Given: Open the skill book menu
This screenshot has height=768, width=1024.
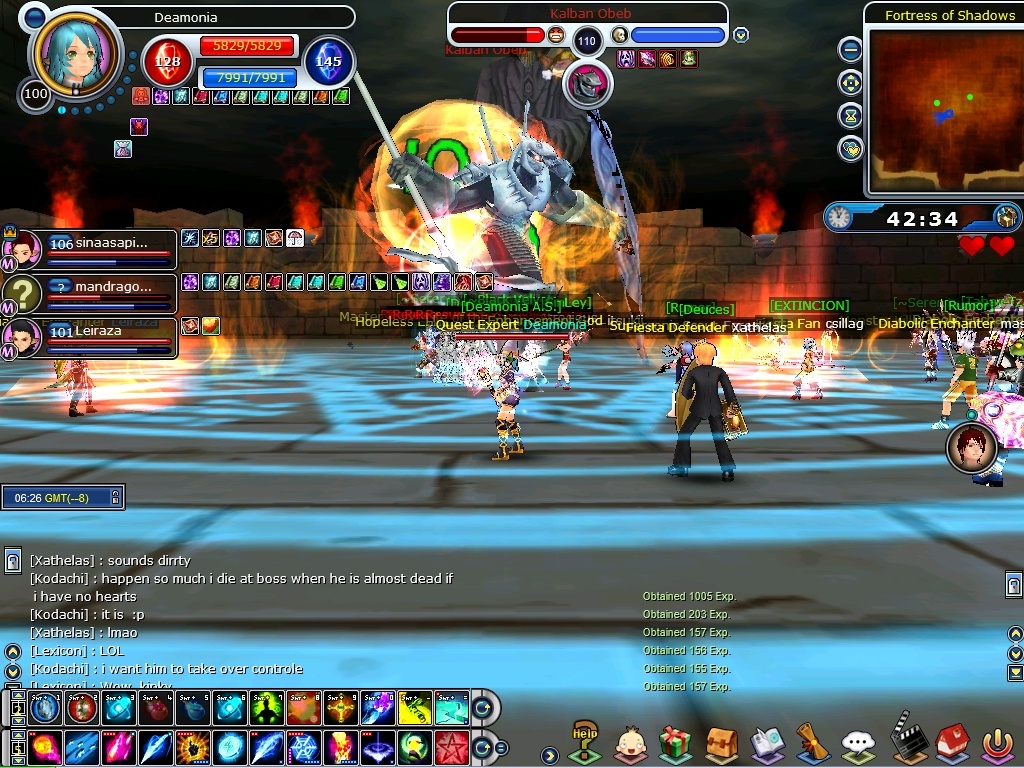Looking at the screenshot, I should point(767,744).
